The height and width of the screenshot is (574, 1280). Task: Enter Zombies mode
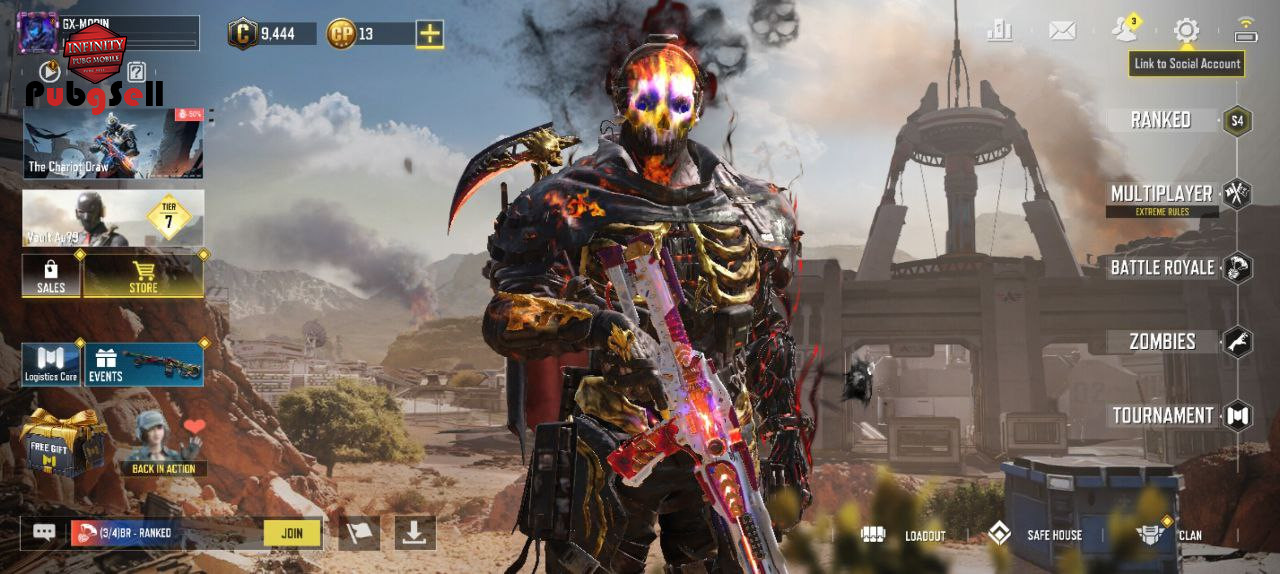(x=1164, y=342)
